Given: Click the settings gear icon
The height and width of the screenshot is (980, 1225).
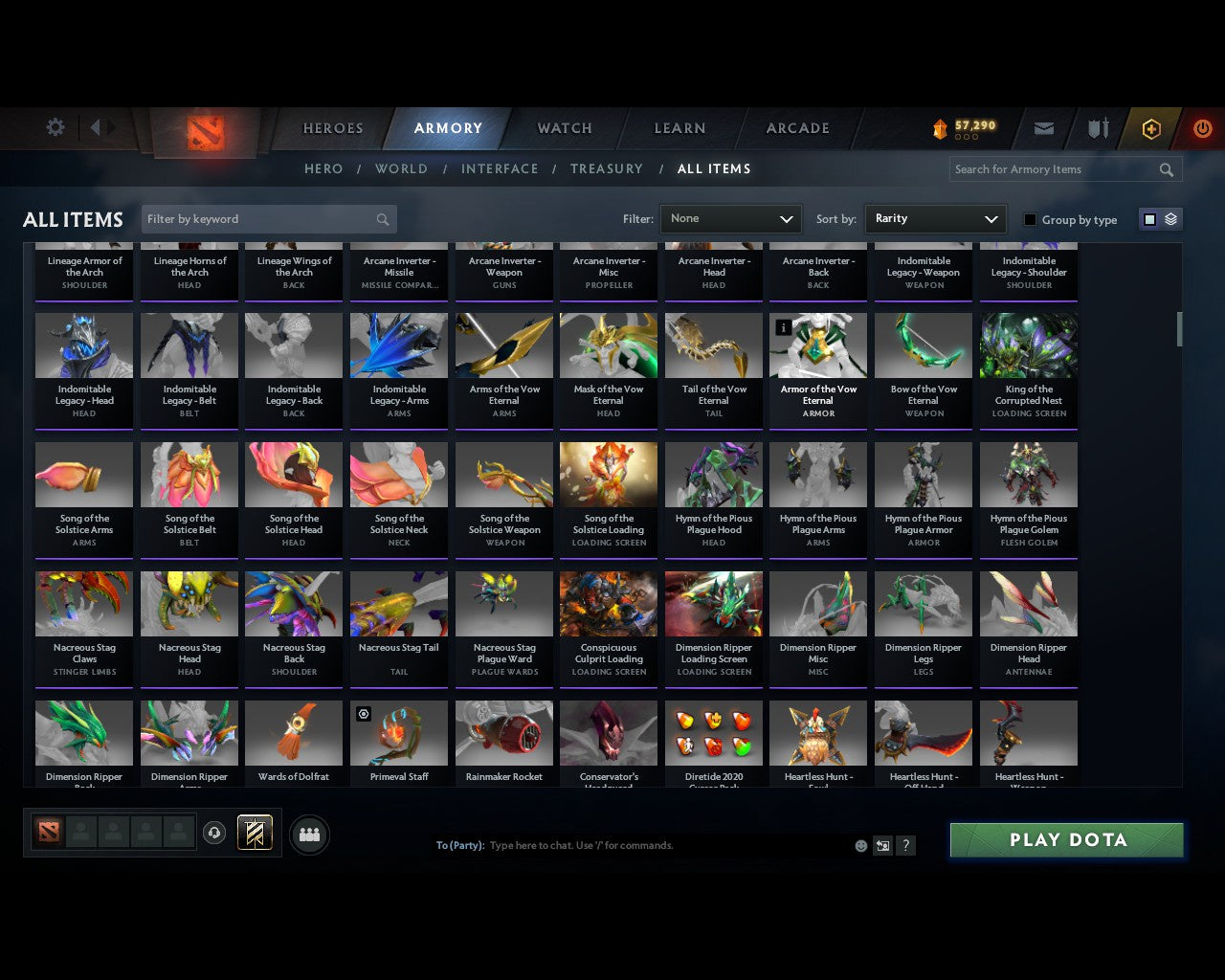Looking at the screenshot, I should coord(55,126).
